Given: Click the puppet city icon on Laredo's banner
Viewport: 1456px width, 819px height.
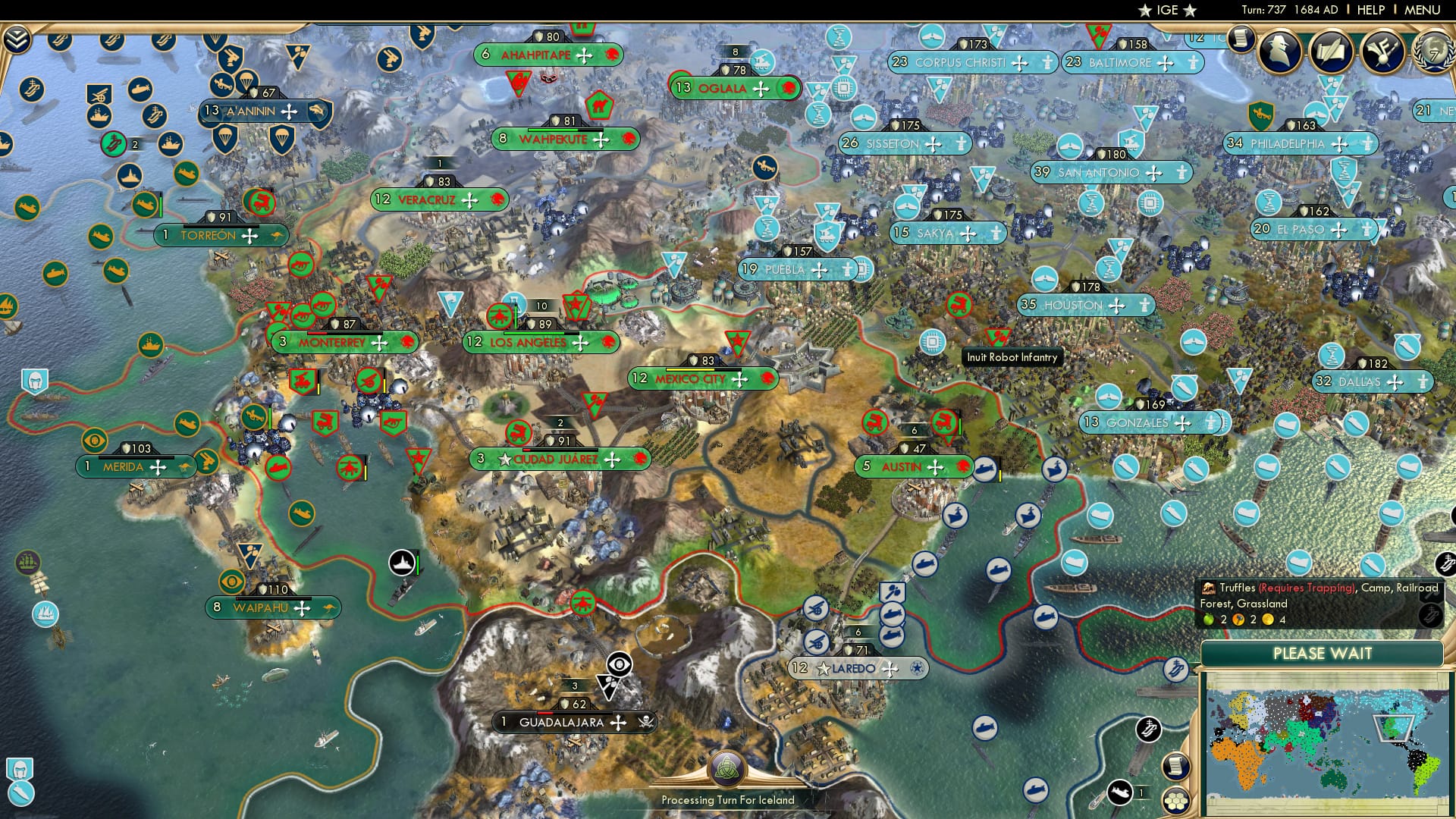Looking at the screenshot, I should 917,668.
